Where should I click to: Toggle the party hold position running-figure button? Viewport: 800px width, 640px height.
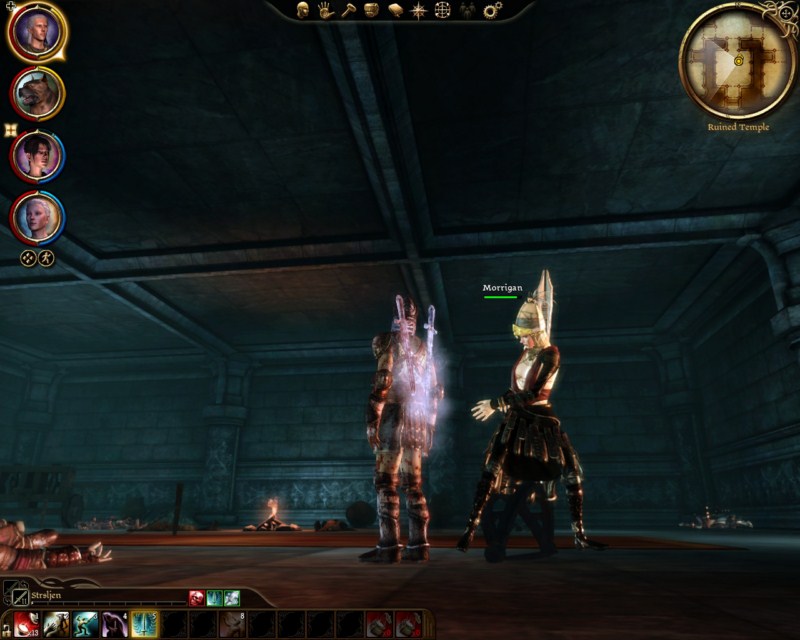tap(46, 258)
